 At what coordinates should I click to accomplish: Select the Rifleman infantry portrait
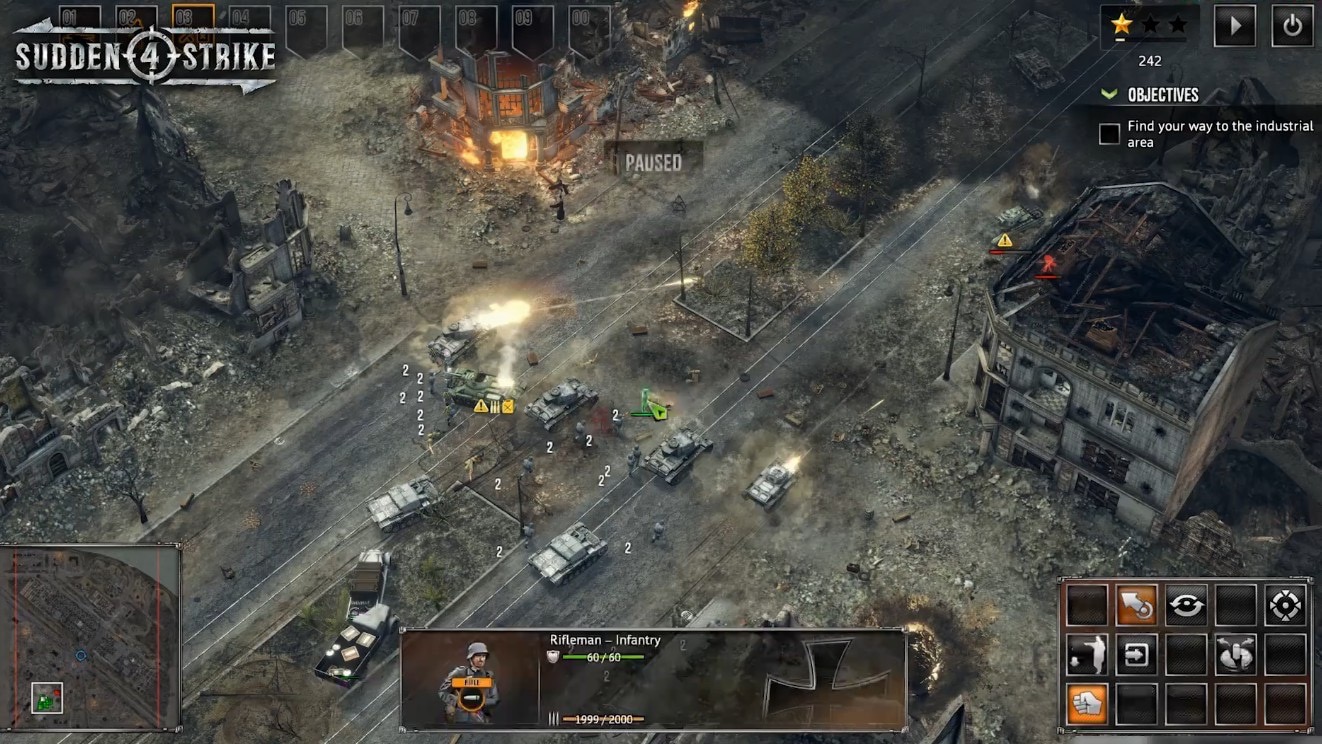click(468, 680)
